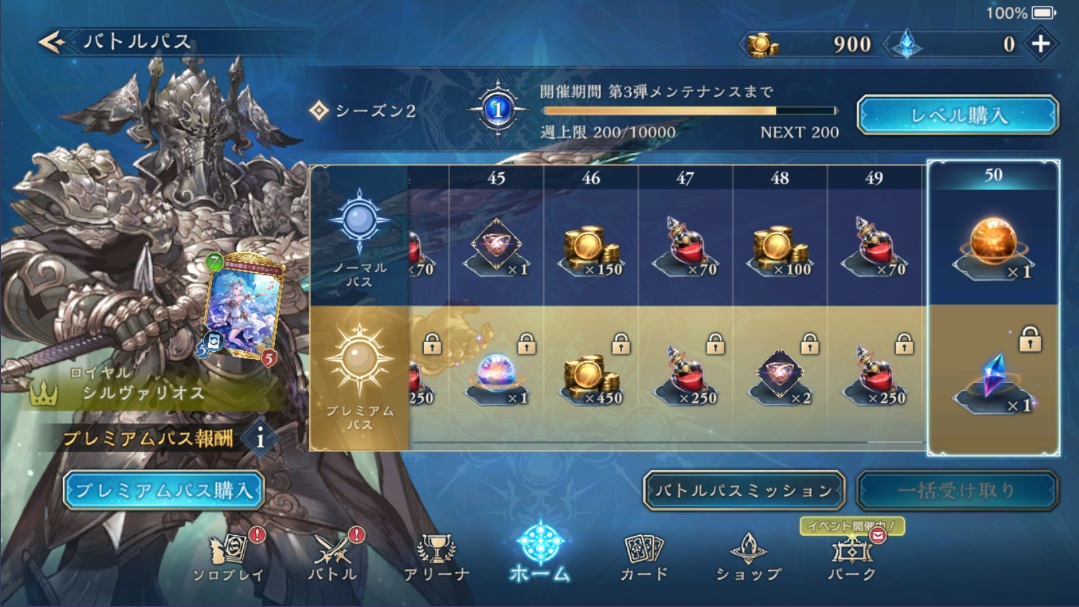The height and width of the screenshot is (607, 1079).
Task: Claim all rewards with 一括受け取り
Action: pos(956,491)
